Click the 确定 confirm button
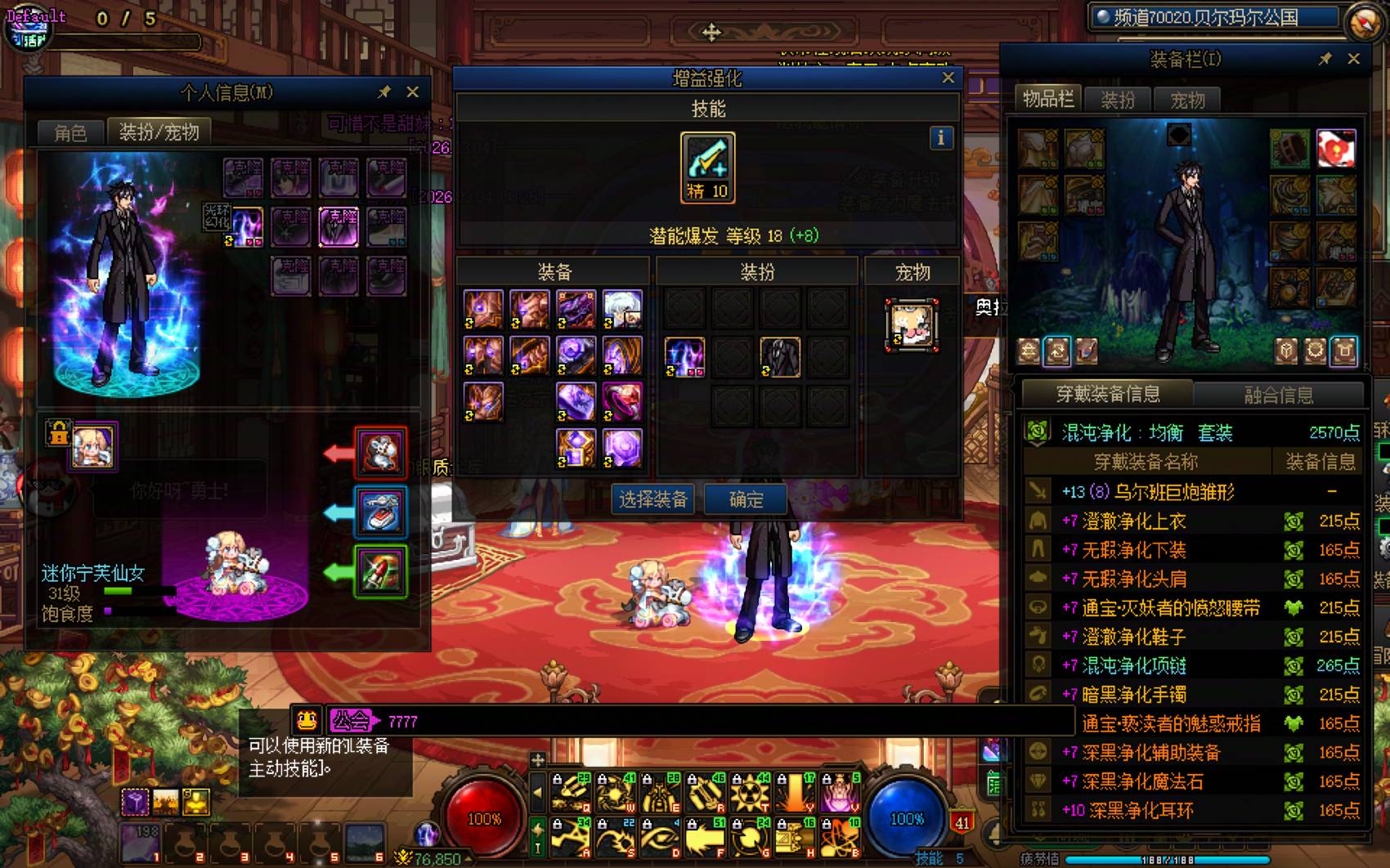Image resolution: width=1390 pixels, height=868 pixels. click(745, 499)
